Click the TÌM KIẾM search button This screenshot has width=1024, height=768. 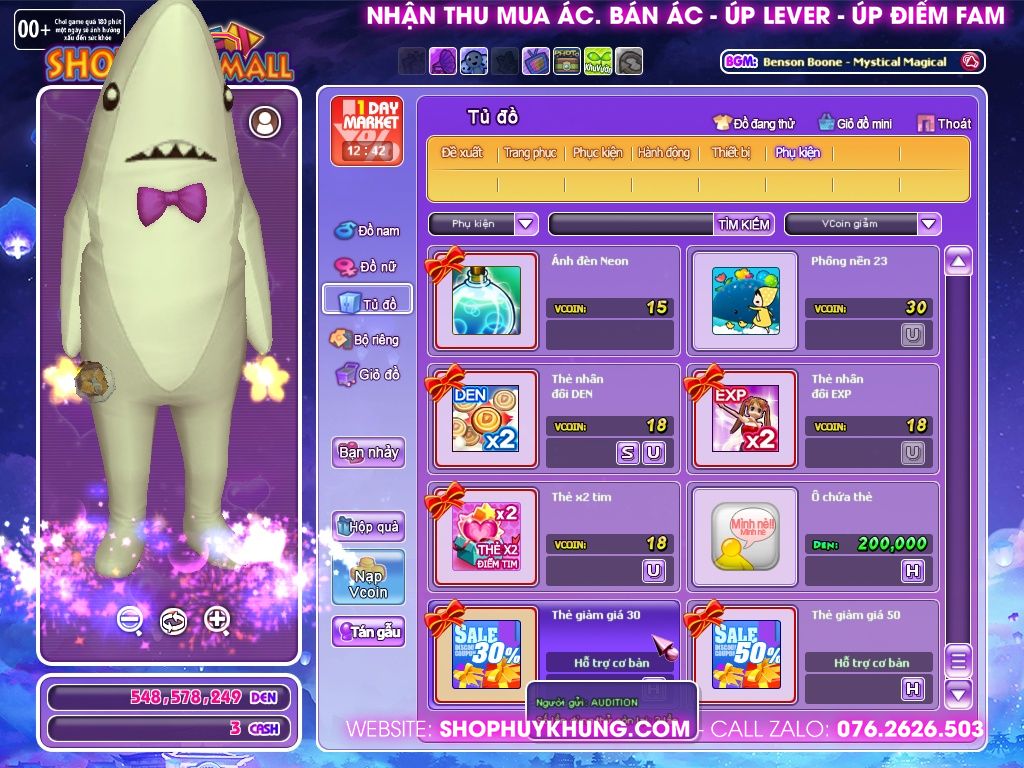[x=744, y=224]
